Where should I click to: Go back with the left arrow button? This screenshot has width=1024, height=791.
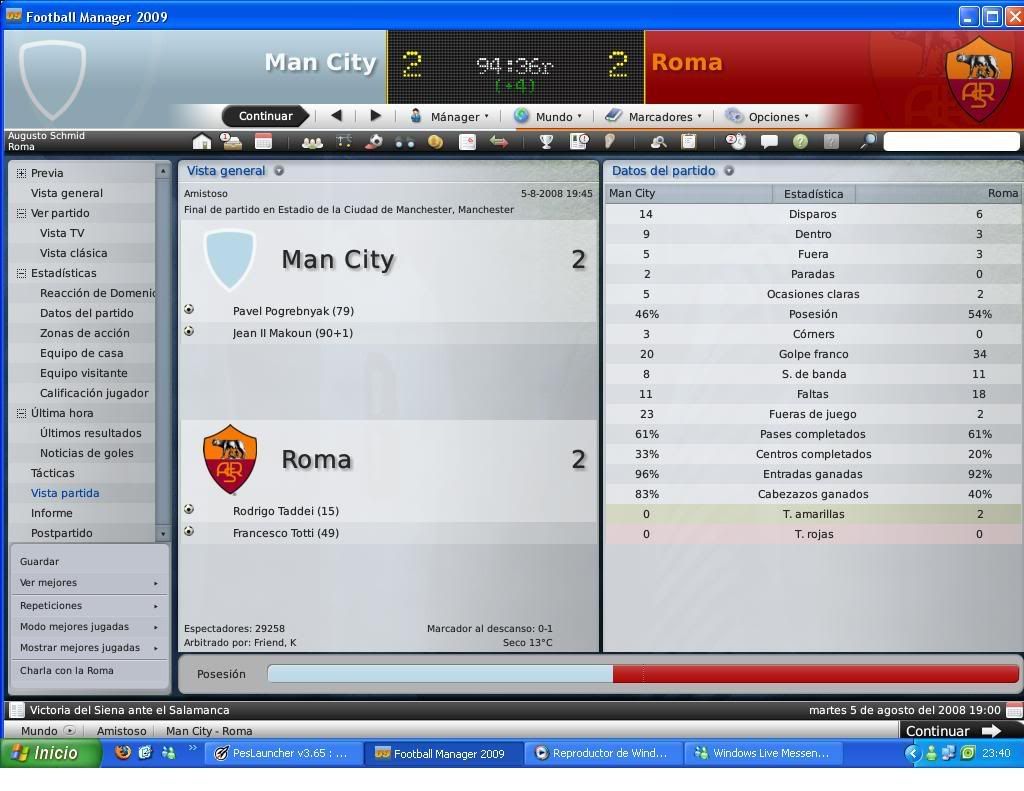(336, 116)
